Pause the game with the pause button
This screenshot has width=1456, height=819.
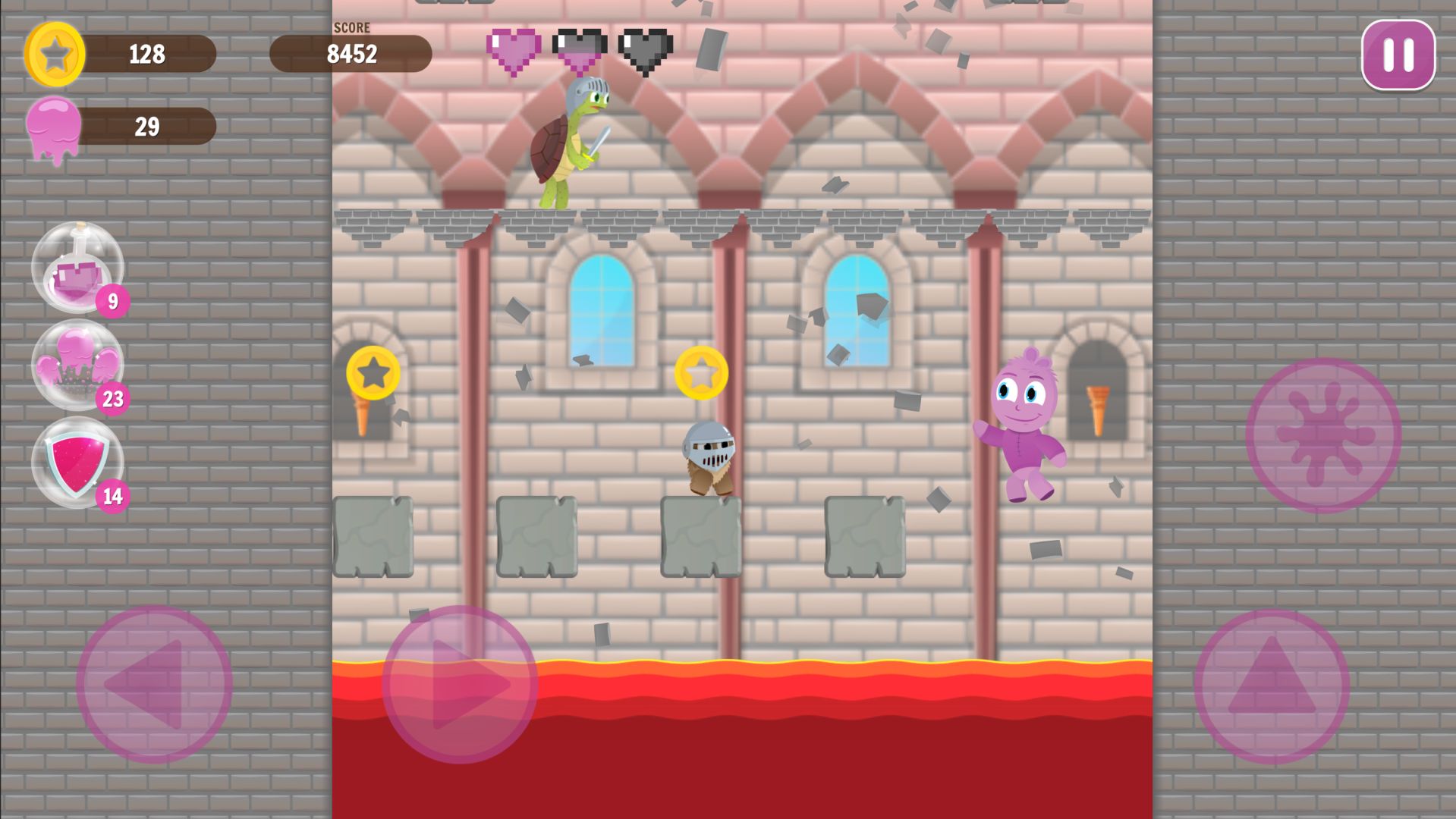[x=1398, y=55]
